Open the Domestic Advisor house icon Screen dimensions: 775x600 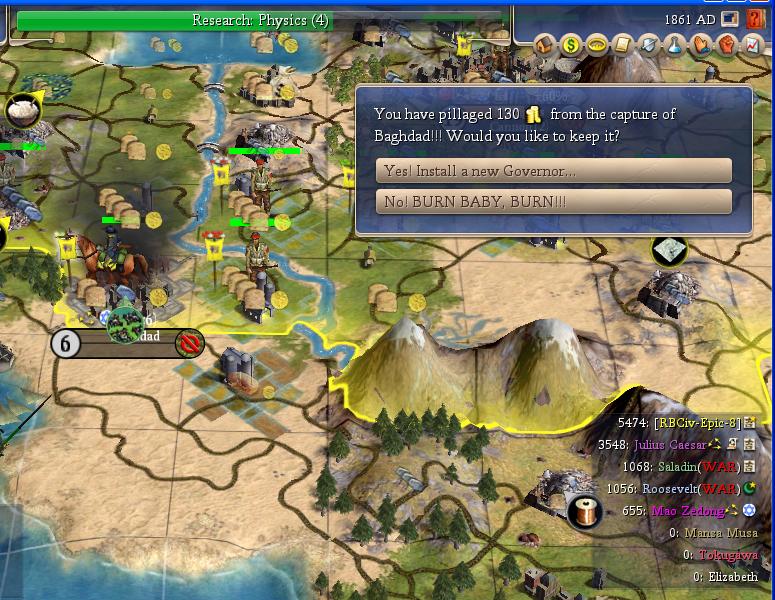545,44
